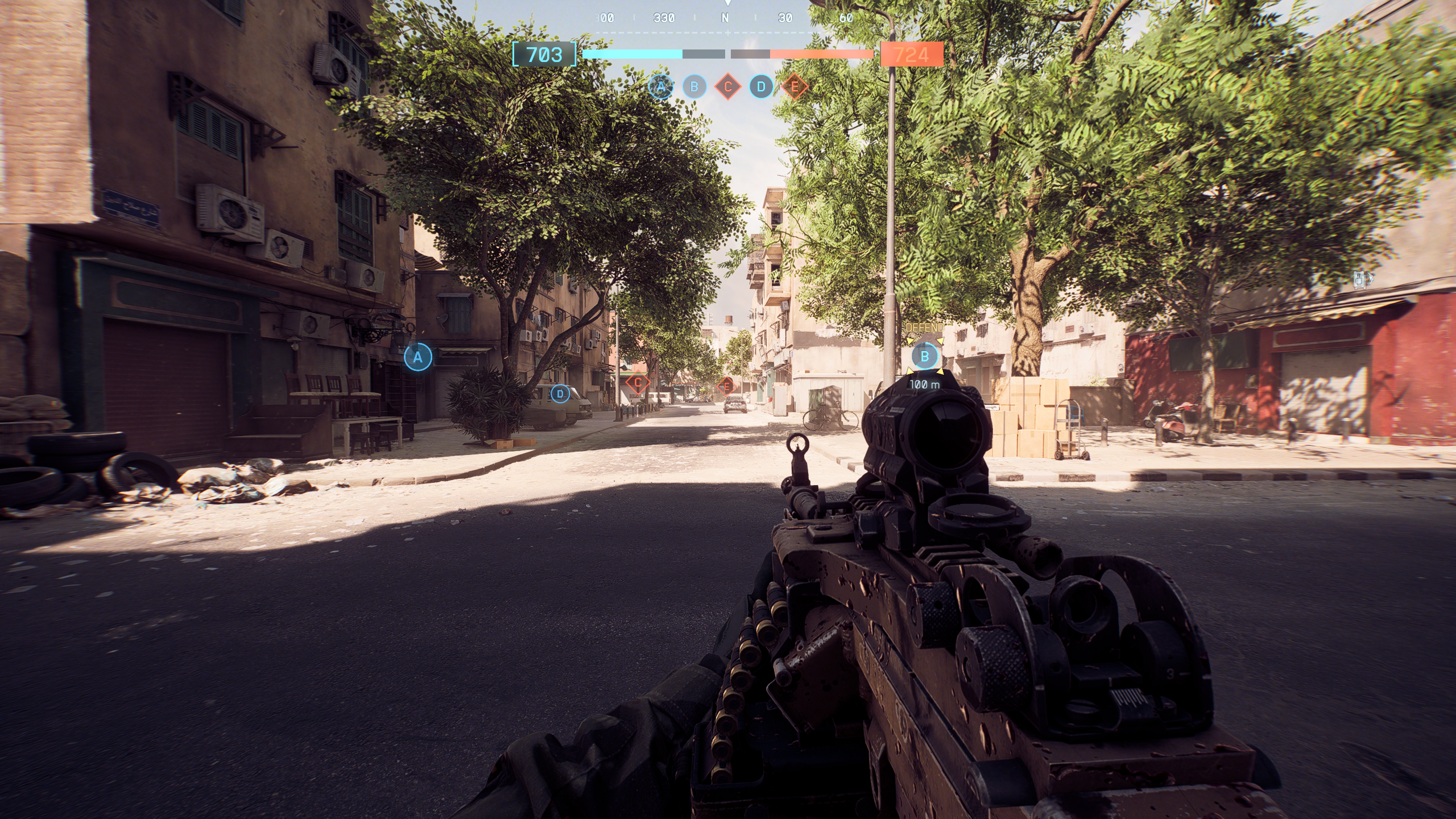Pick flag D in the objective status row
Image resolution: width=1456 pixels, height=819 pixels.
click(x=761, y=87)
